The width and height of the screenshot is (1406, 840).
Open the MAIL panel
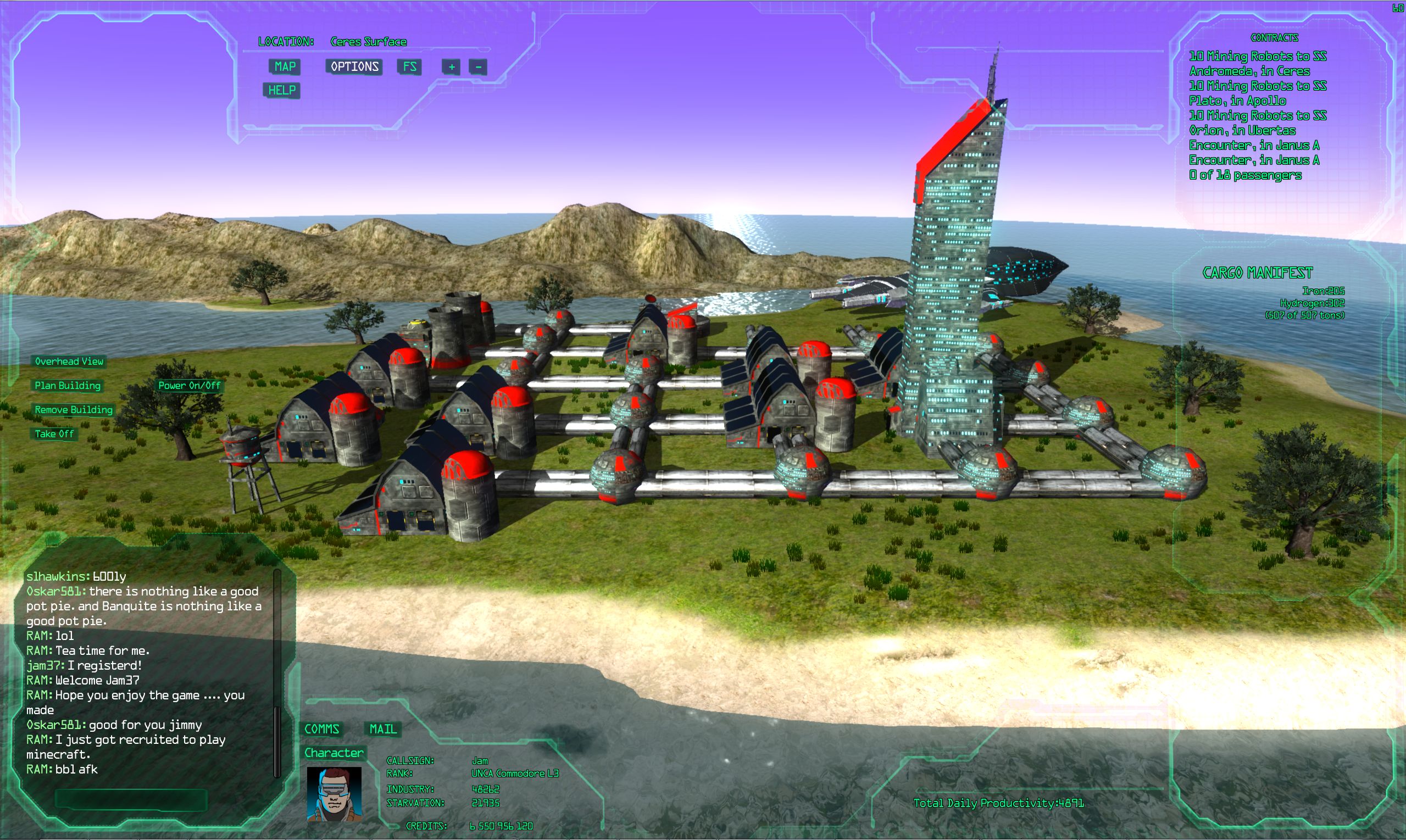click(383, 729)
